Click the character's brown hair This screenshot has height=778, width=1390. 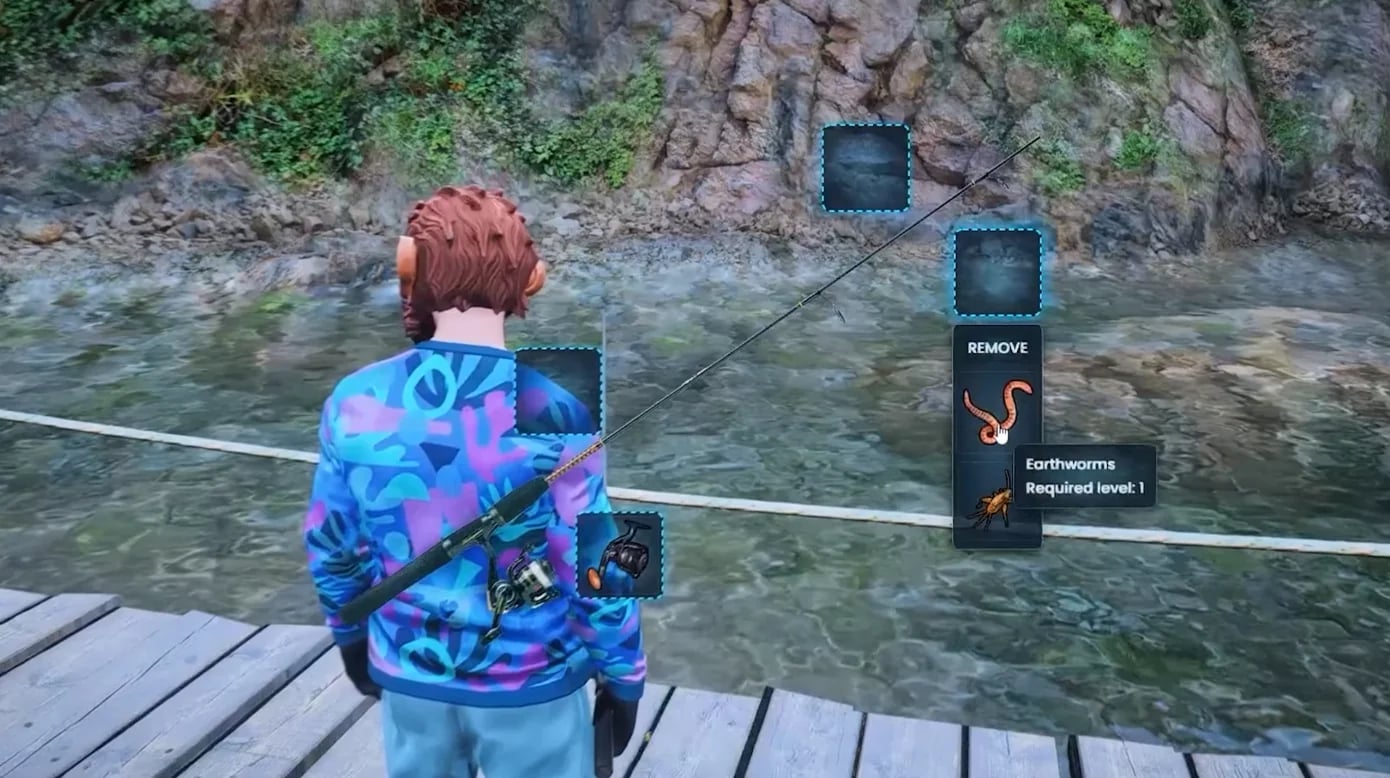click(470, 240)
